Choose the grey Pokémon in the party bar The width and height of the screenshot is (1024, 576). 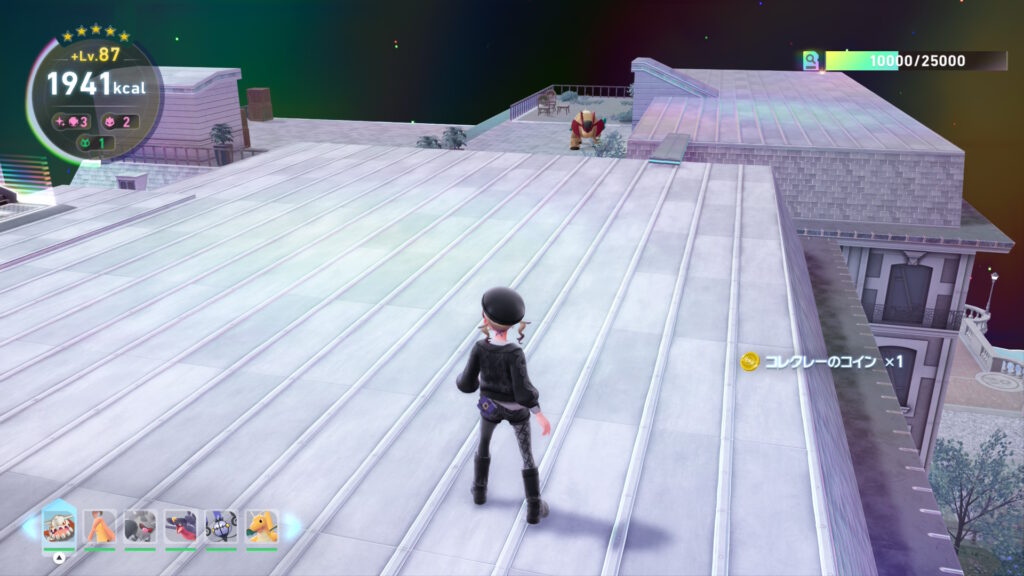point(140,526)
